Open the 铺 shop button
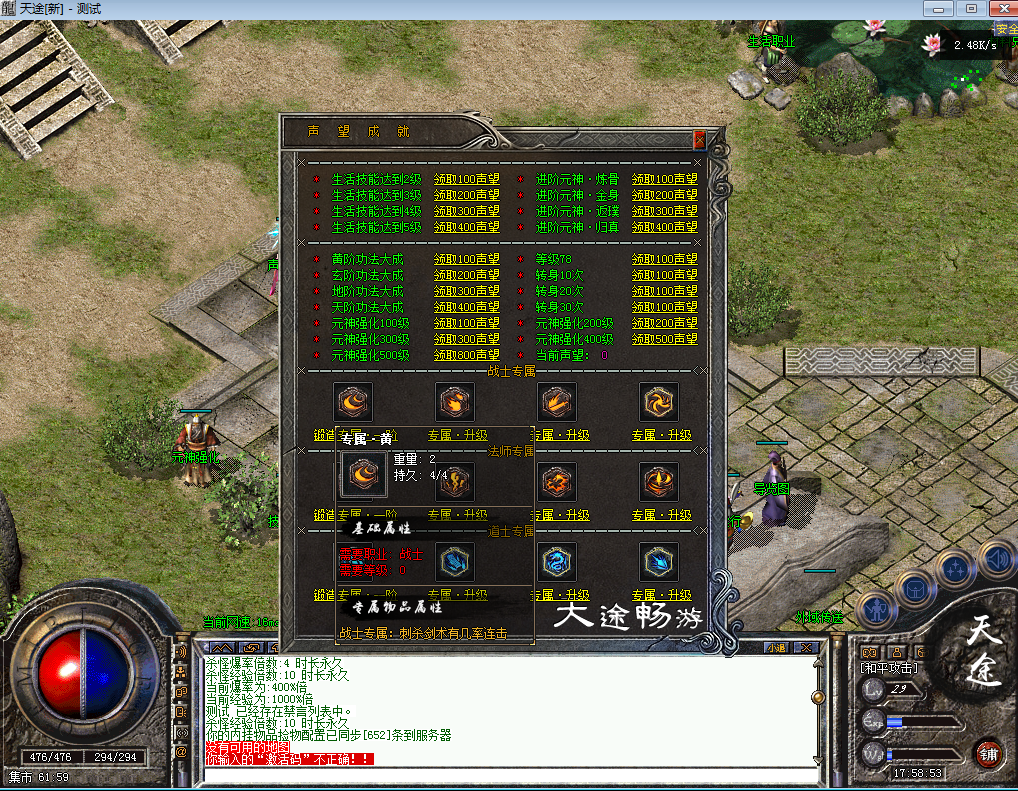Screen dimensions: 1018x791 coord(989,752)
